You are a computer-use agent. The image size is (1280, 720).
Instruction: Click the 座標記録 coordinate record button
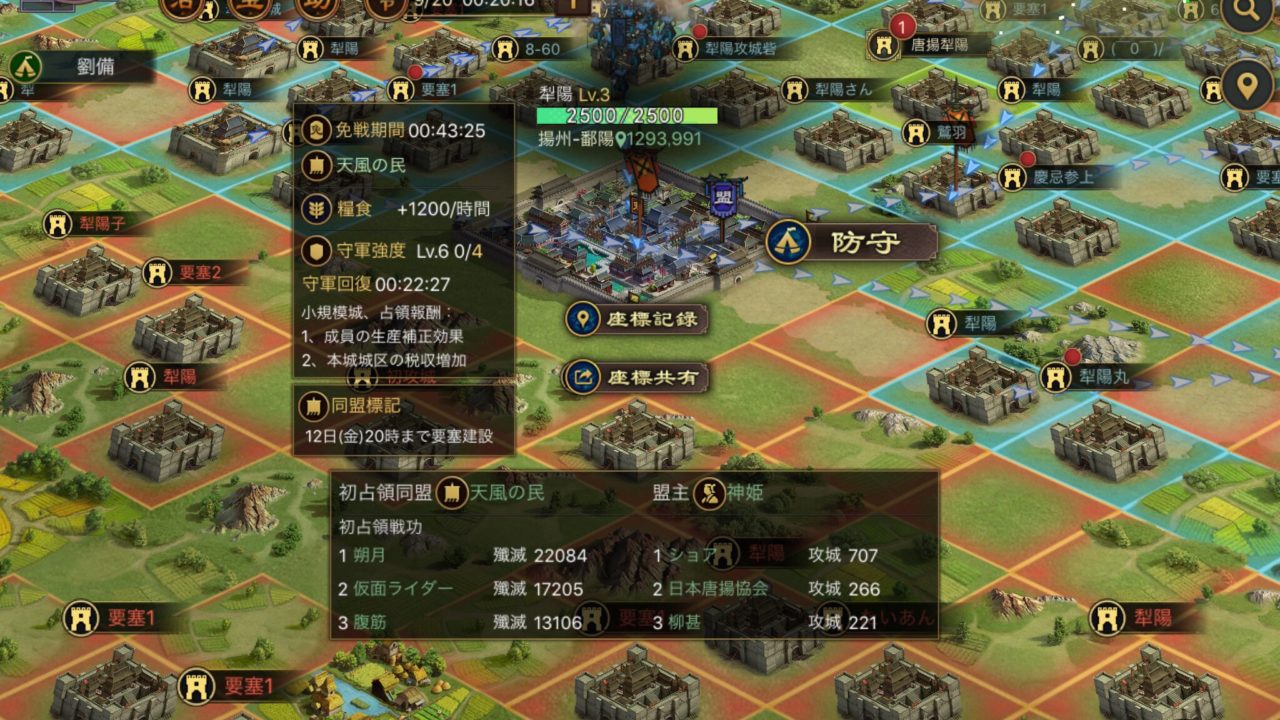(x=636, y=319)
